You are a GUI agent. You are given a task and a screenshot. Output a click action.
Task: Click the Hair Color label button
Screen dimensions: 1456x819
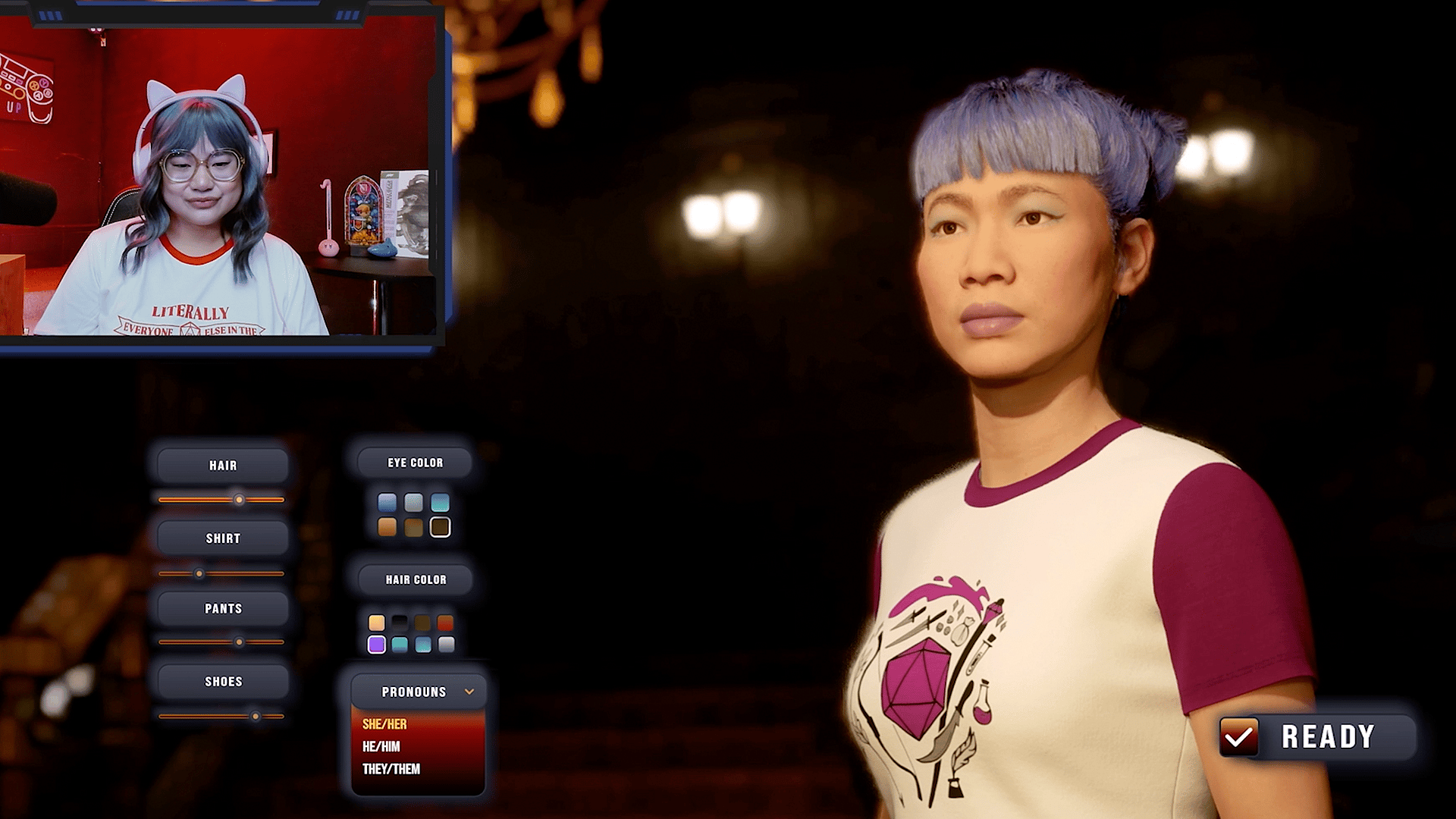pyautogui.click(x=416, y=580)
